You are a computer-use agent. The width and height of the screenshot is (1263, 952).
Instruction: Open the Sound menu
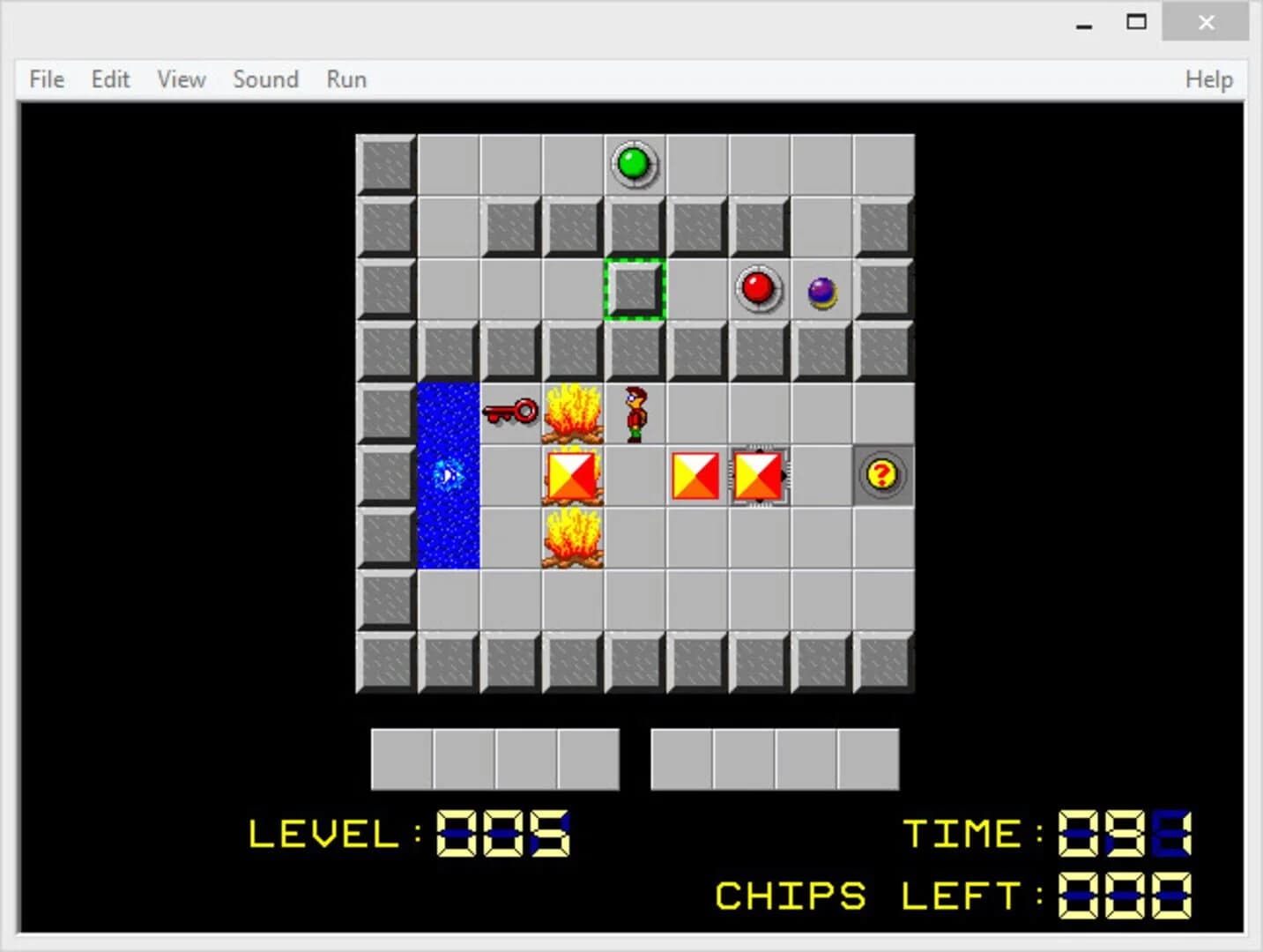click(265, 79)
